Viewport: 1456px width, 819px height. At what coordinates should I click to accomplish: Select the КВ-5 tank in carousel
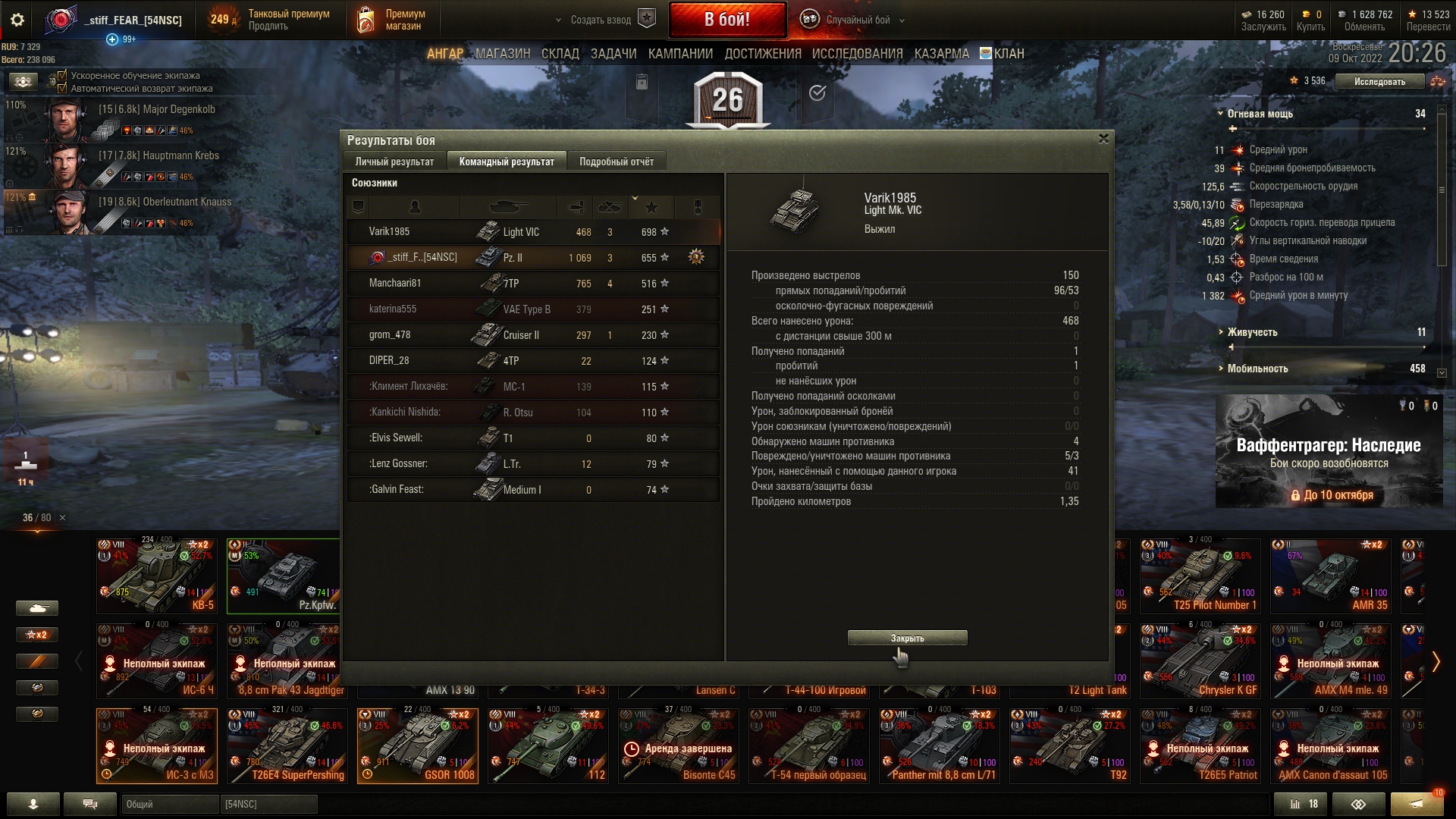157,576
